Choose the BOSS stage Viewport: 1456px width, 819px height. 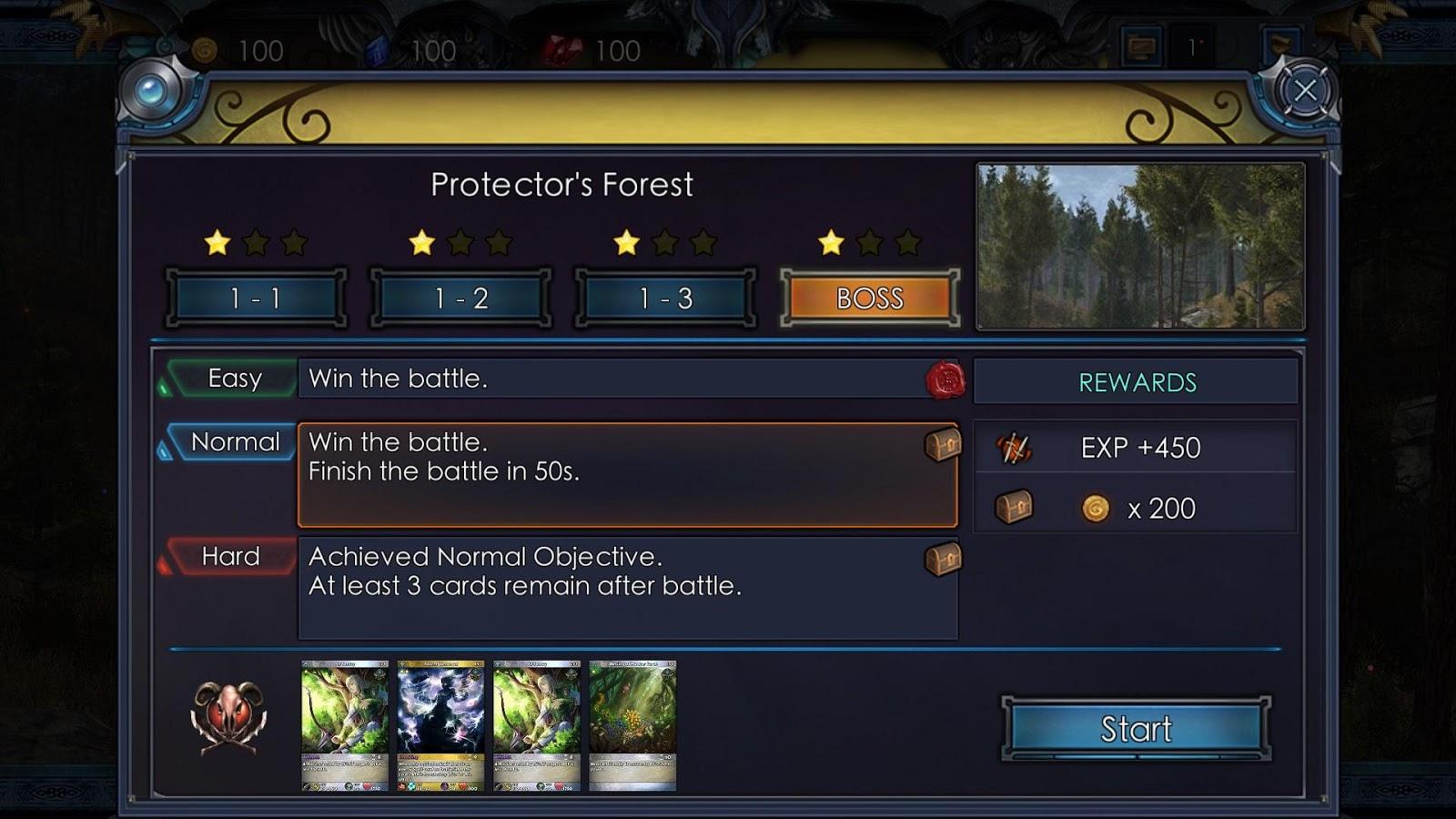(870, 298)
